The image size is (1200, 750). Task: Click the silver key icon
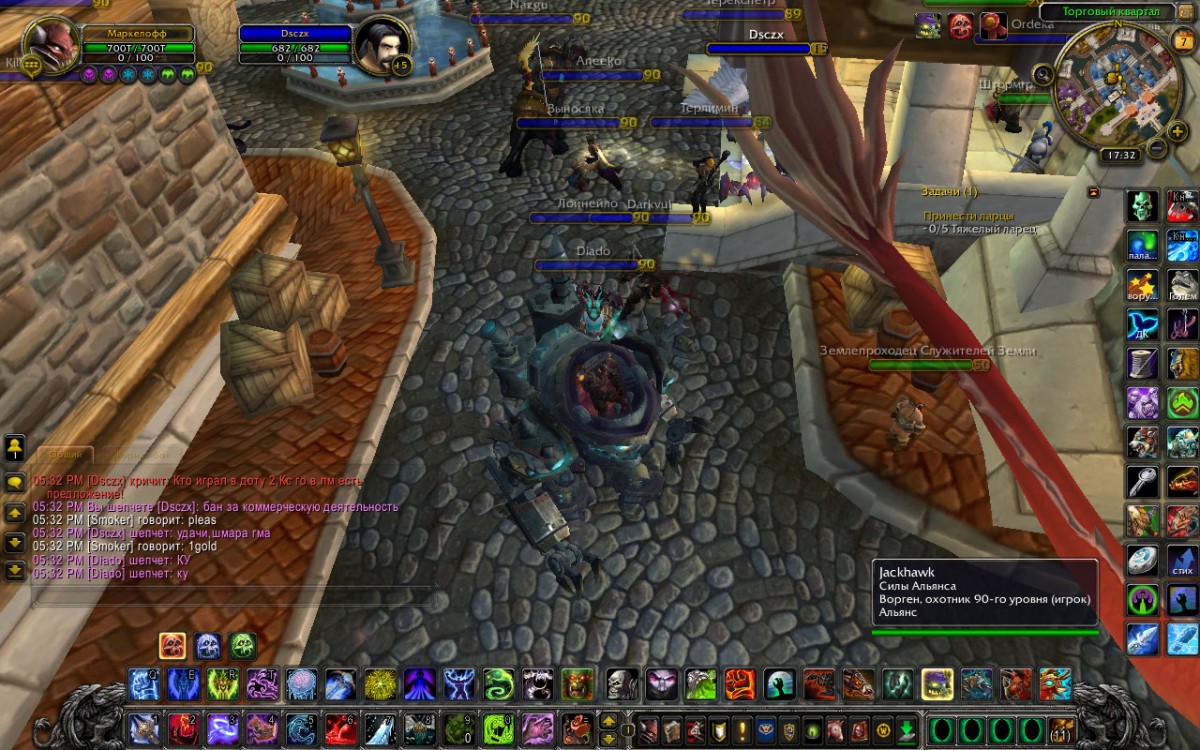tap(1143, 481)
